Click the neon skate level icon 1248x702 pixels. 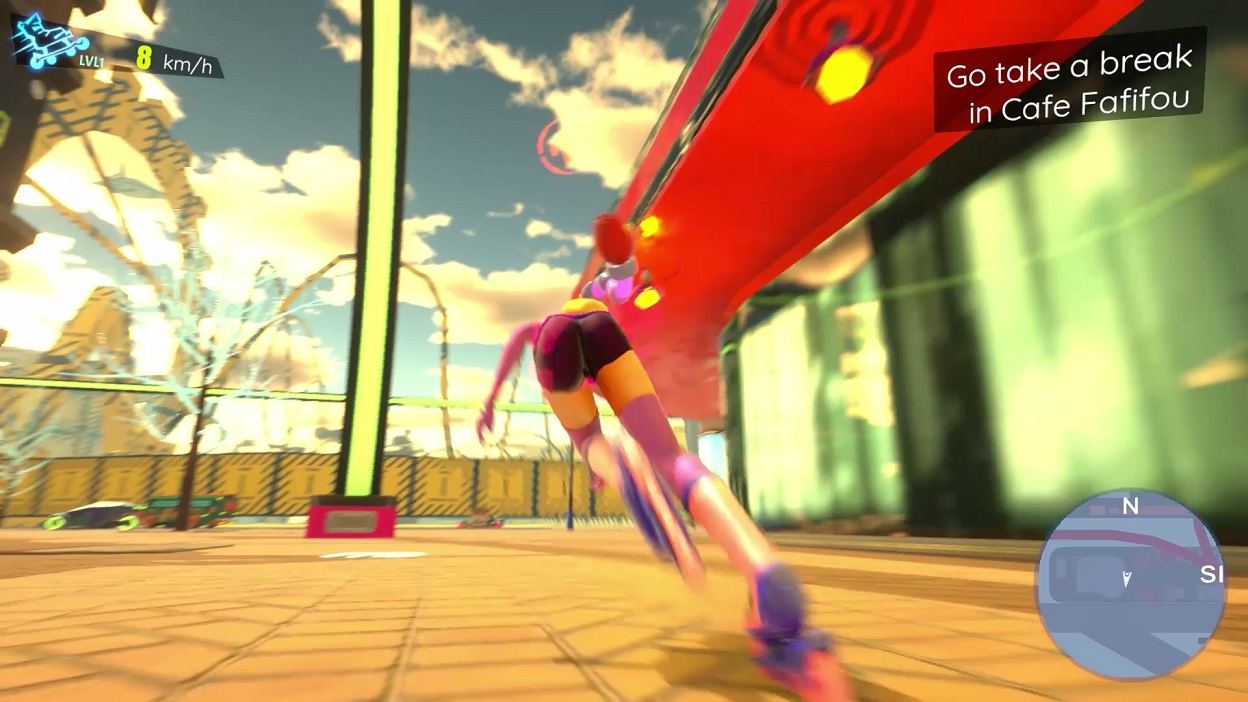(x=49, y=43)
